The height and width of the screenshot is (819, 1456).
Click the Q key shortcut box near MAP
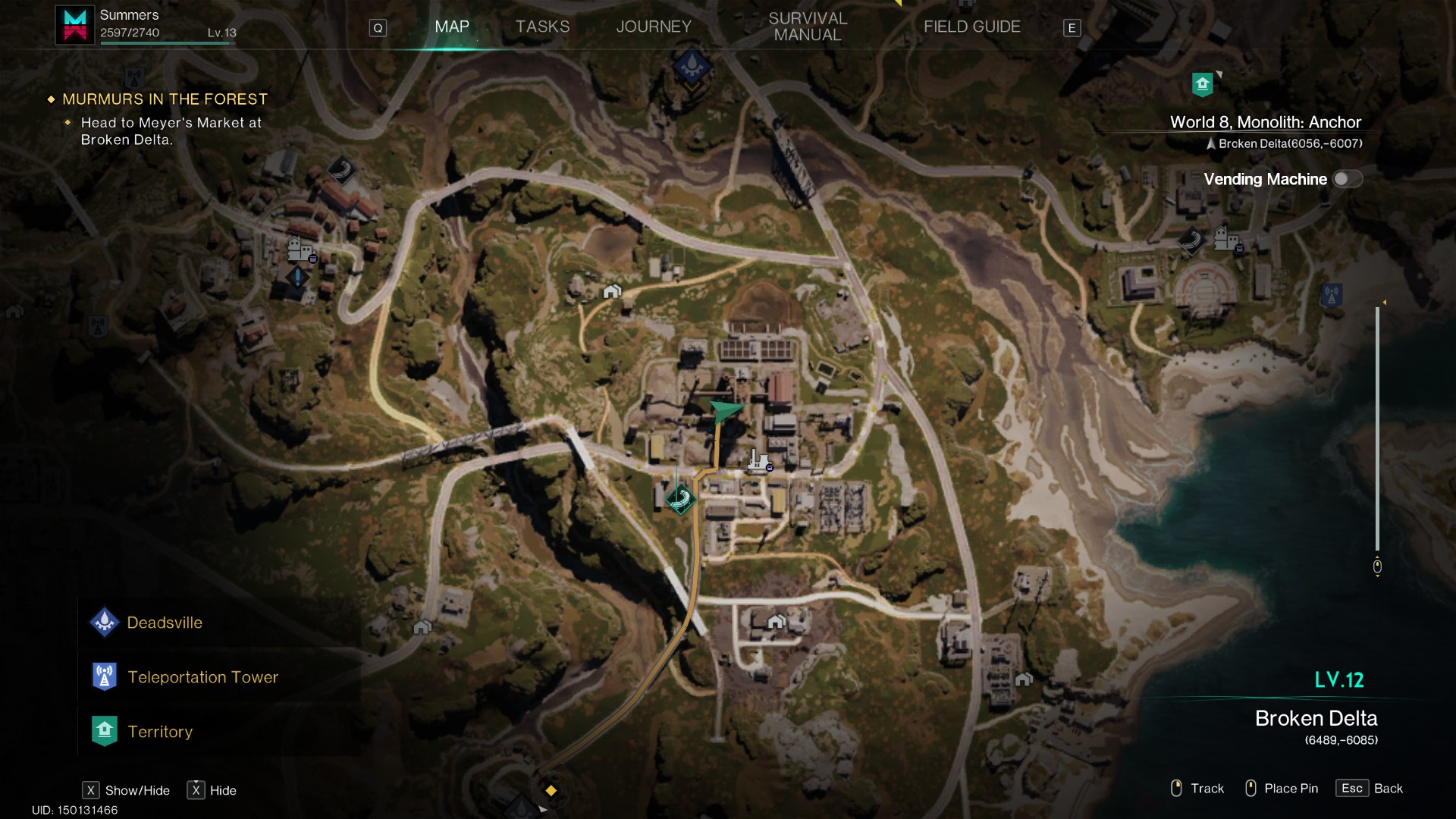(x=377, y=27)
